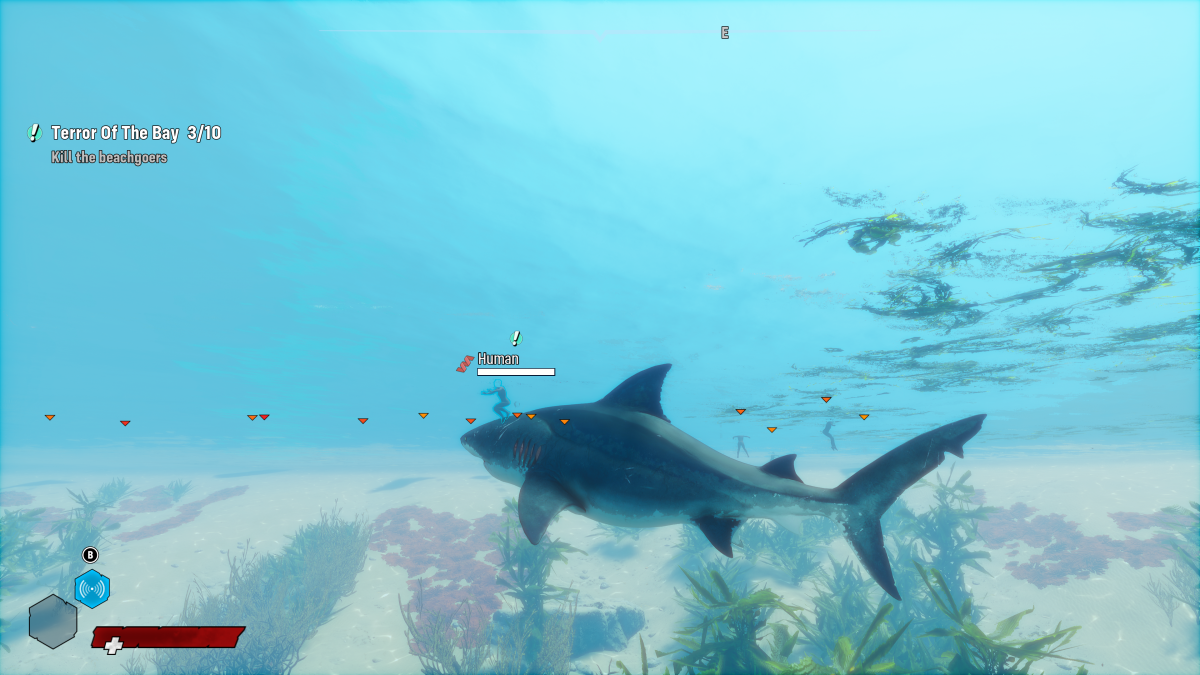Click the grey hexagon ability slot

click(53, 621)
